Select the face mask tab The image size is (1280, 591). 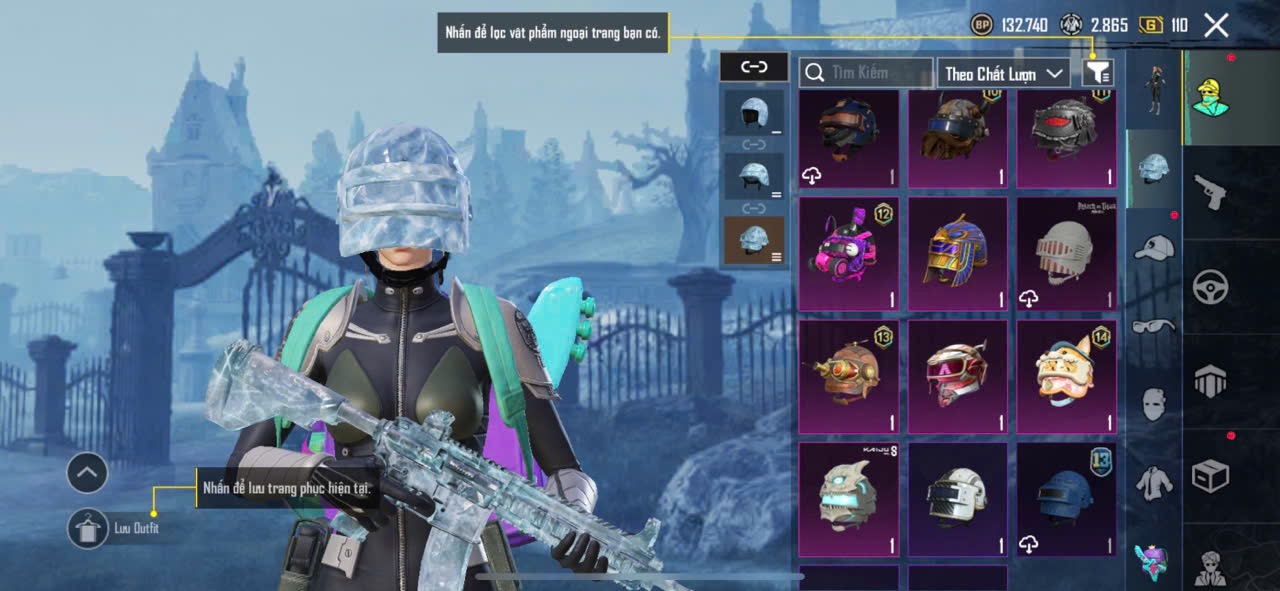[x=1154, y=404]
